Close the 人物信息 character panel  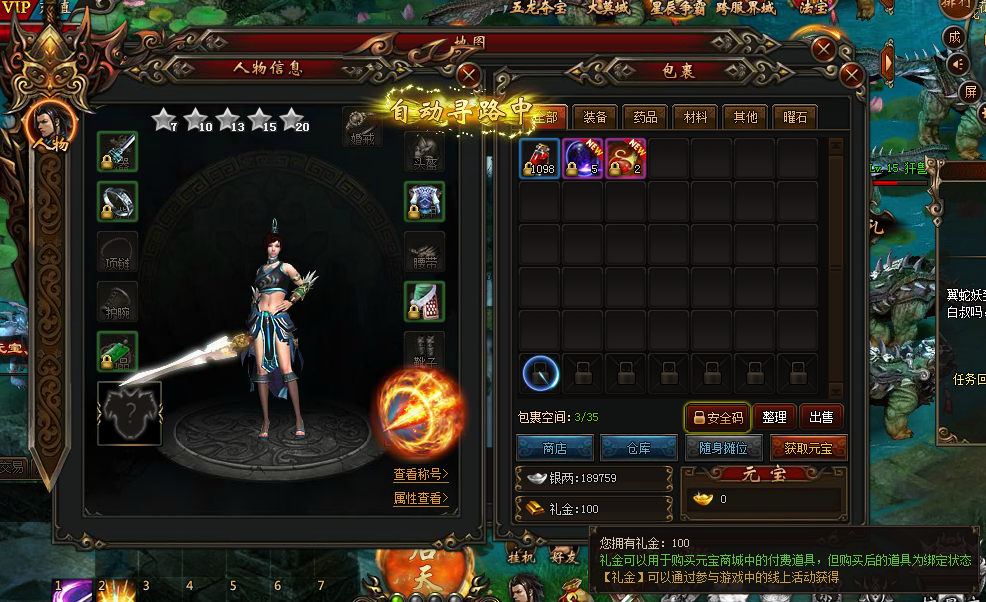tap(468, 75)
